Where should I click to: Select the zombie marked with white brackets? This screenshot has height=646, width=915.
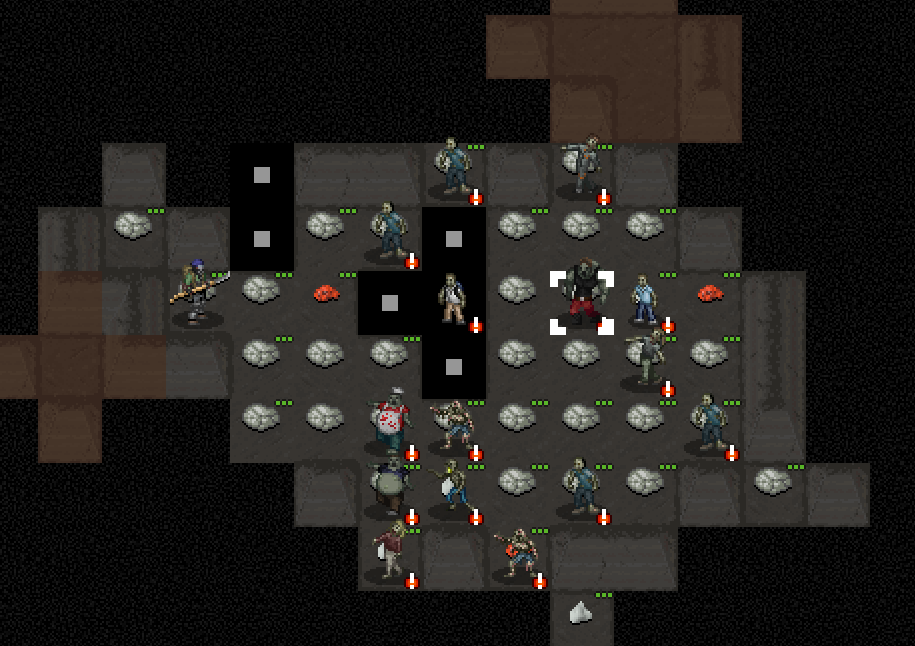[x=581, y=300]
